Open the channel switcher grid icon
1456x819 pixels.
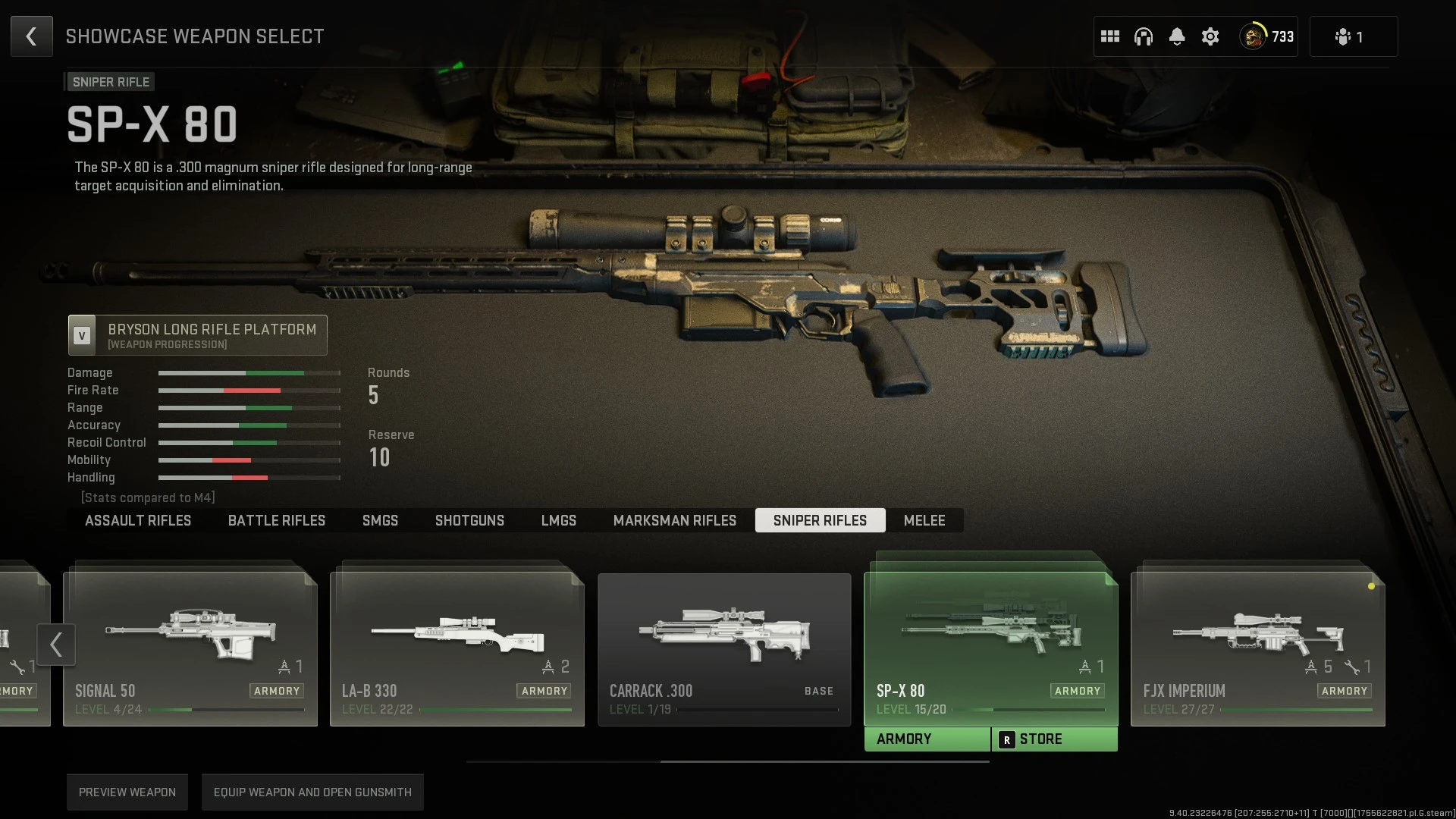click(1110, 36)
